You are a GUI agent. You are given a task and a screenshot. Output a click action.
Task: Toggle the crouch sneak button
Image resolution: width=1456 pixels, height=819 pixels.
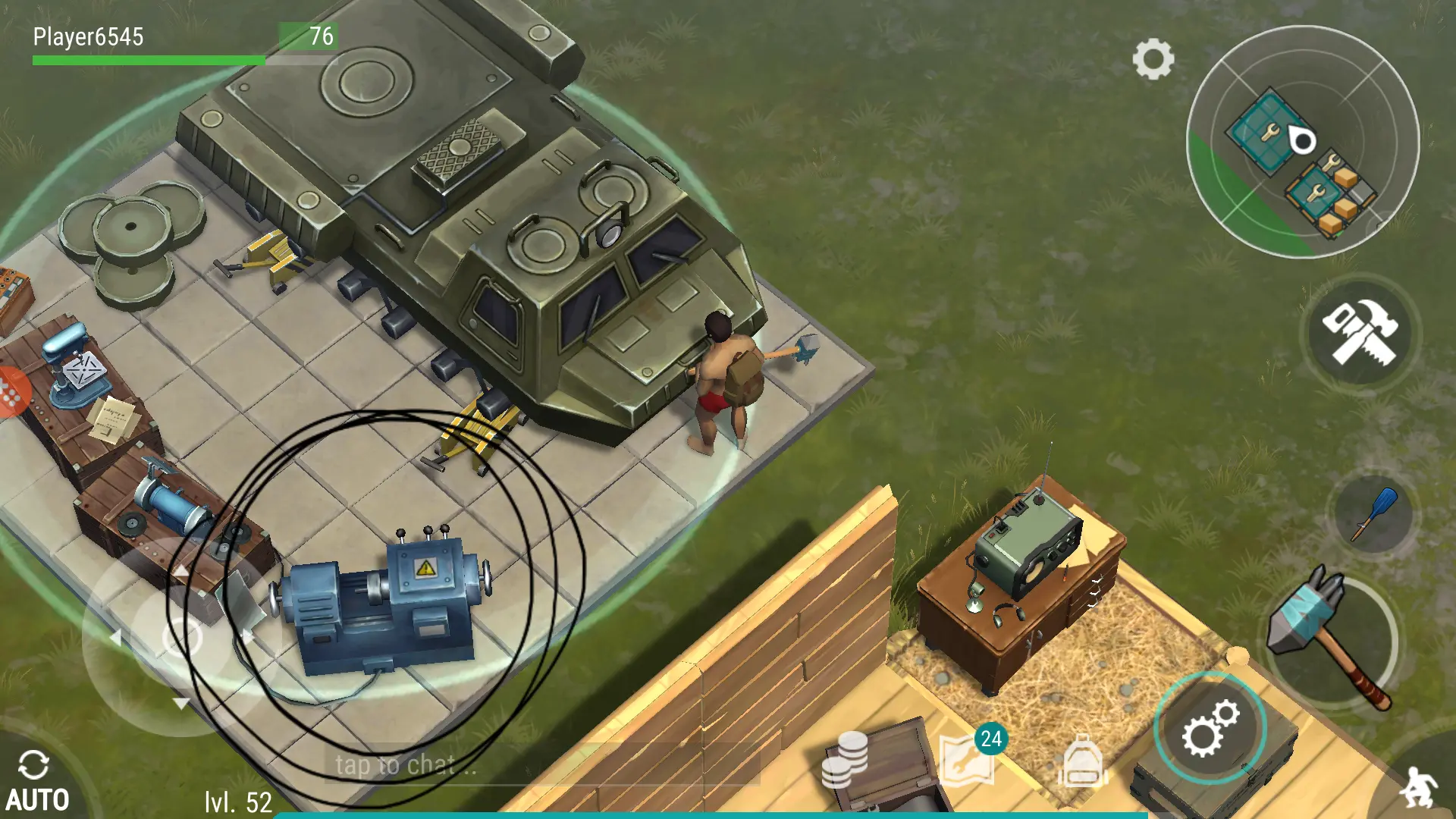tap(1419, 787)
